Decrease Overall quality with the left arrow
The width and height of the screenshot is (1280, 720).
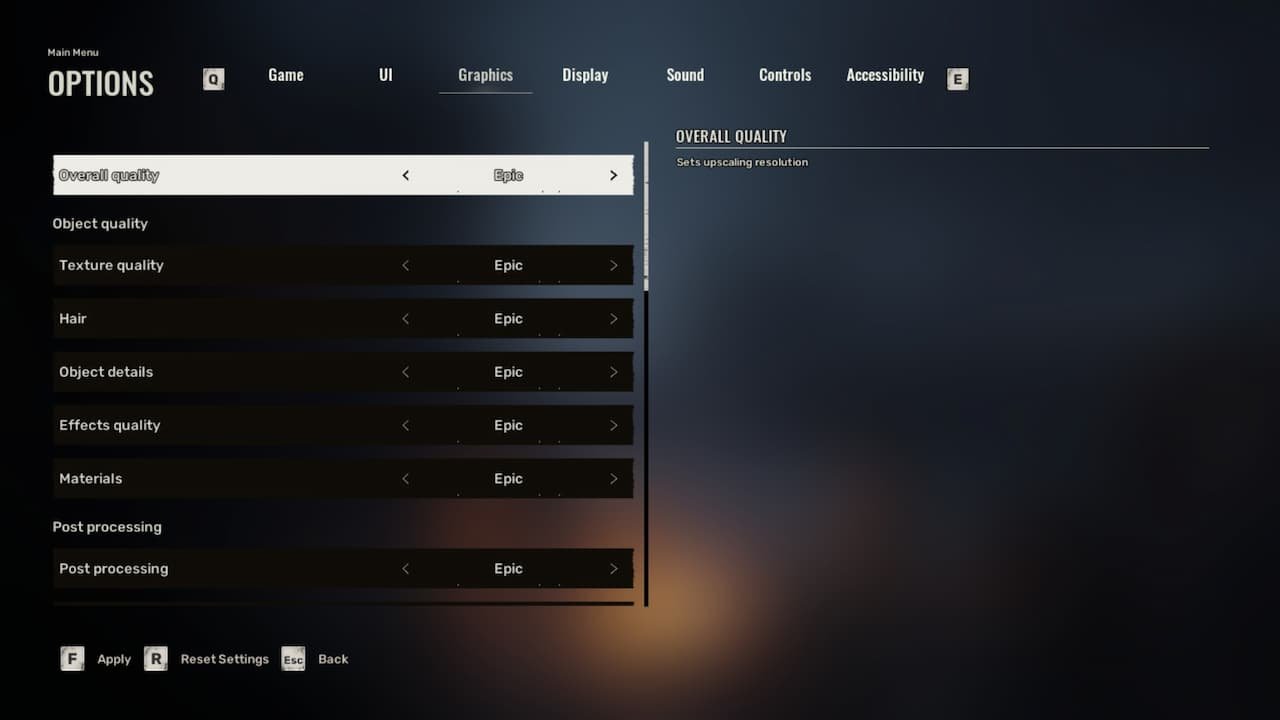406,175
